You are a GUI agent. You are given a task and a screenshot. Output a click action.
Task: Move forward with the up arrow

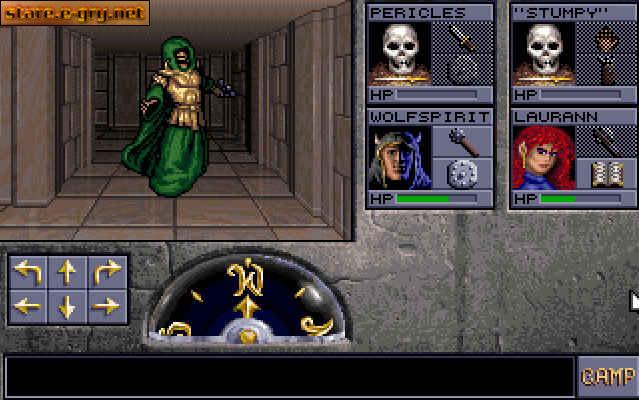67,273
